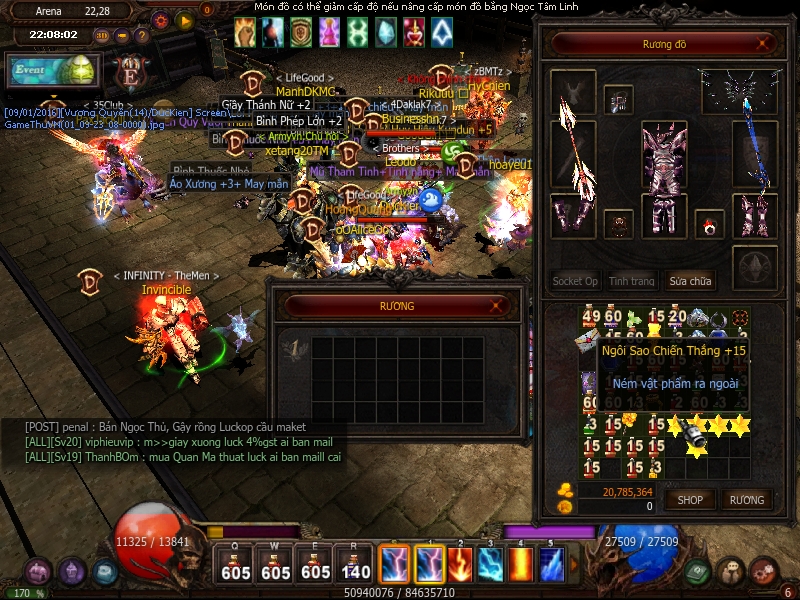800x600 pixels.
Task: Choose the Socket Op tab
Action: click(575, 281)
